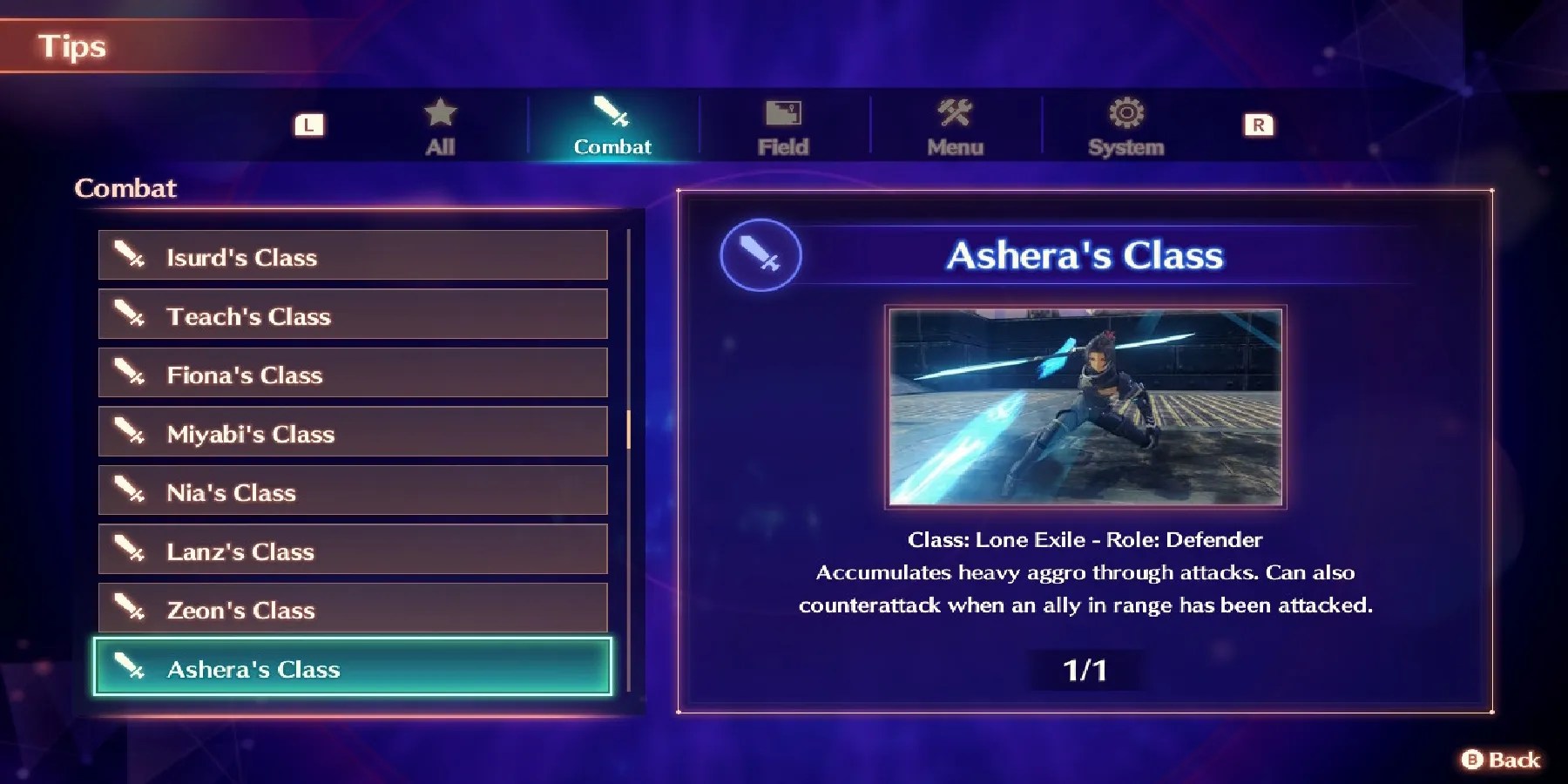The width and height of the screenshot is (1568, 784).
Task: Select the map icon above the Field tab
Action: (x=783, y=112)
